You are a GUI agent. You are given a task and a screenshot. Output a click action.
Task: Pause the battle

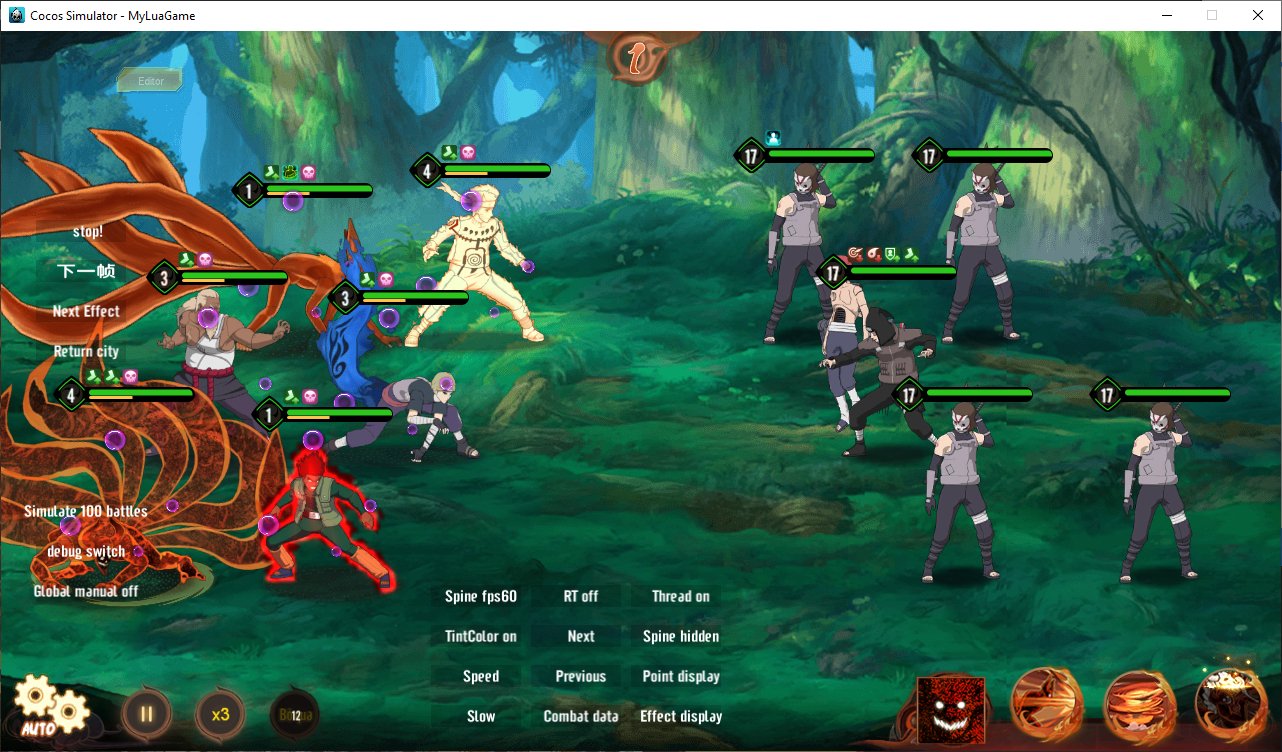pyautogui.click(x=146, y=714)
